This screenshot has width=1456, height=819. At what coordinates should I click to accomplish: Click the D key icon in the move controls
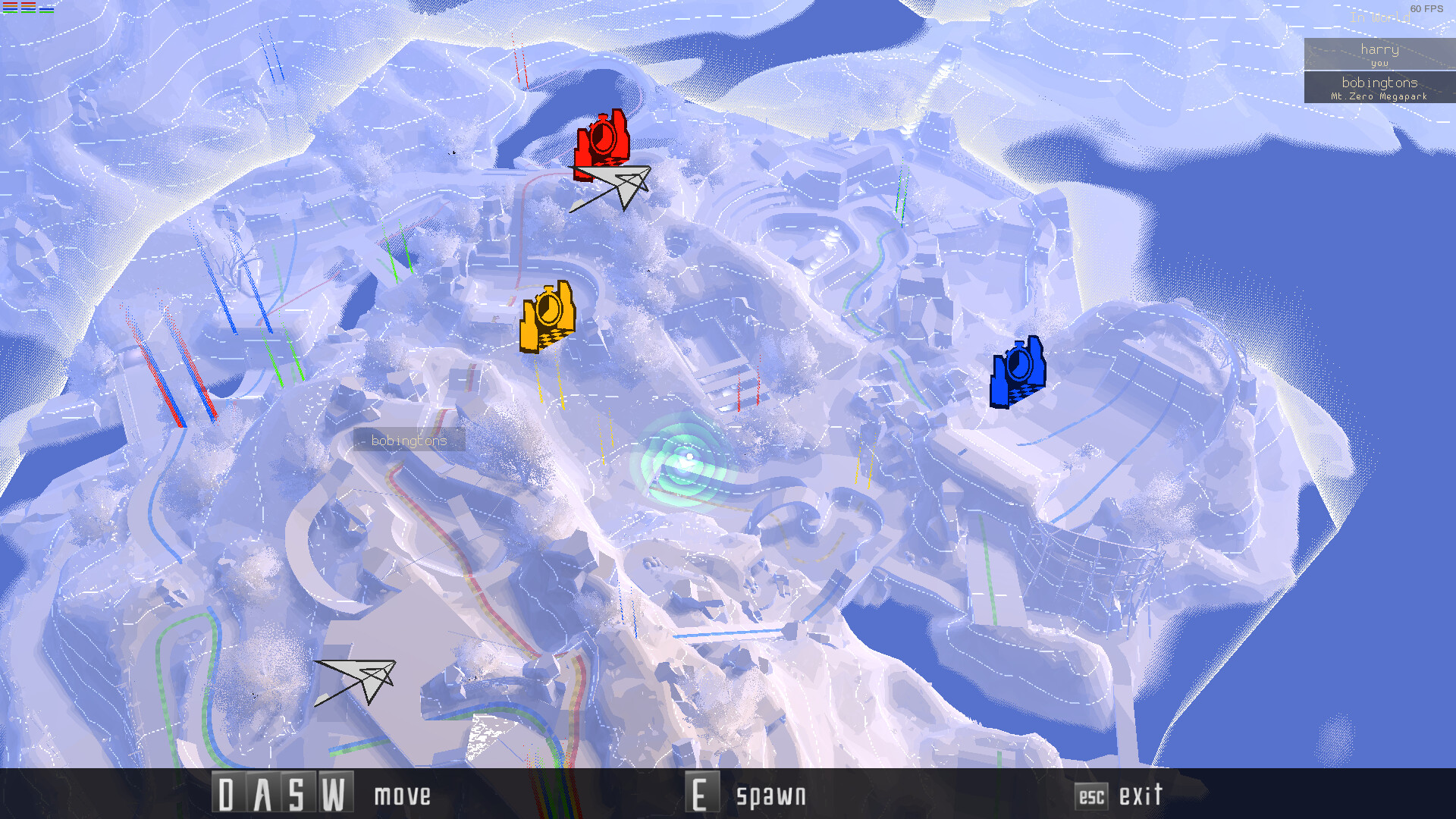[x=227, y=794]
